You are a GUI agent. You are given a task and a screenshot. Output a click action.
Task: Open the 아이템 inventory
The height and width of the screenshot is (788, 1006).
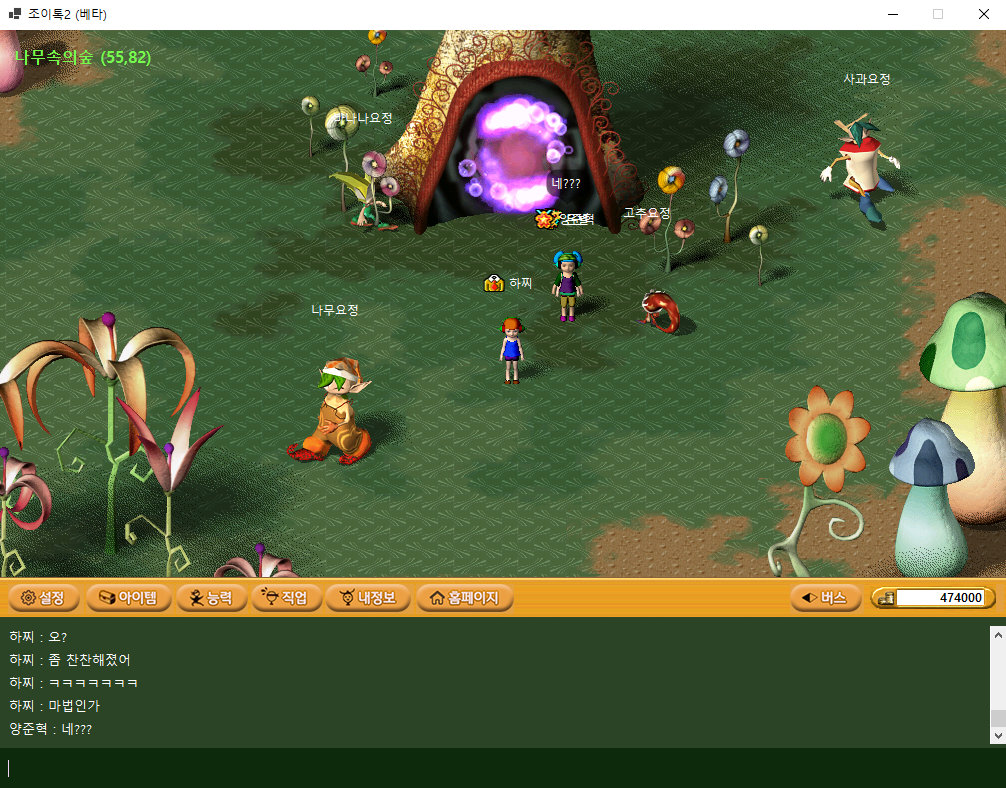128,598
